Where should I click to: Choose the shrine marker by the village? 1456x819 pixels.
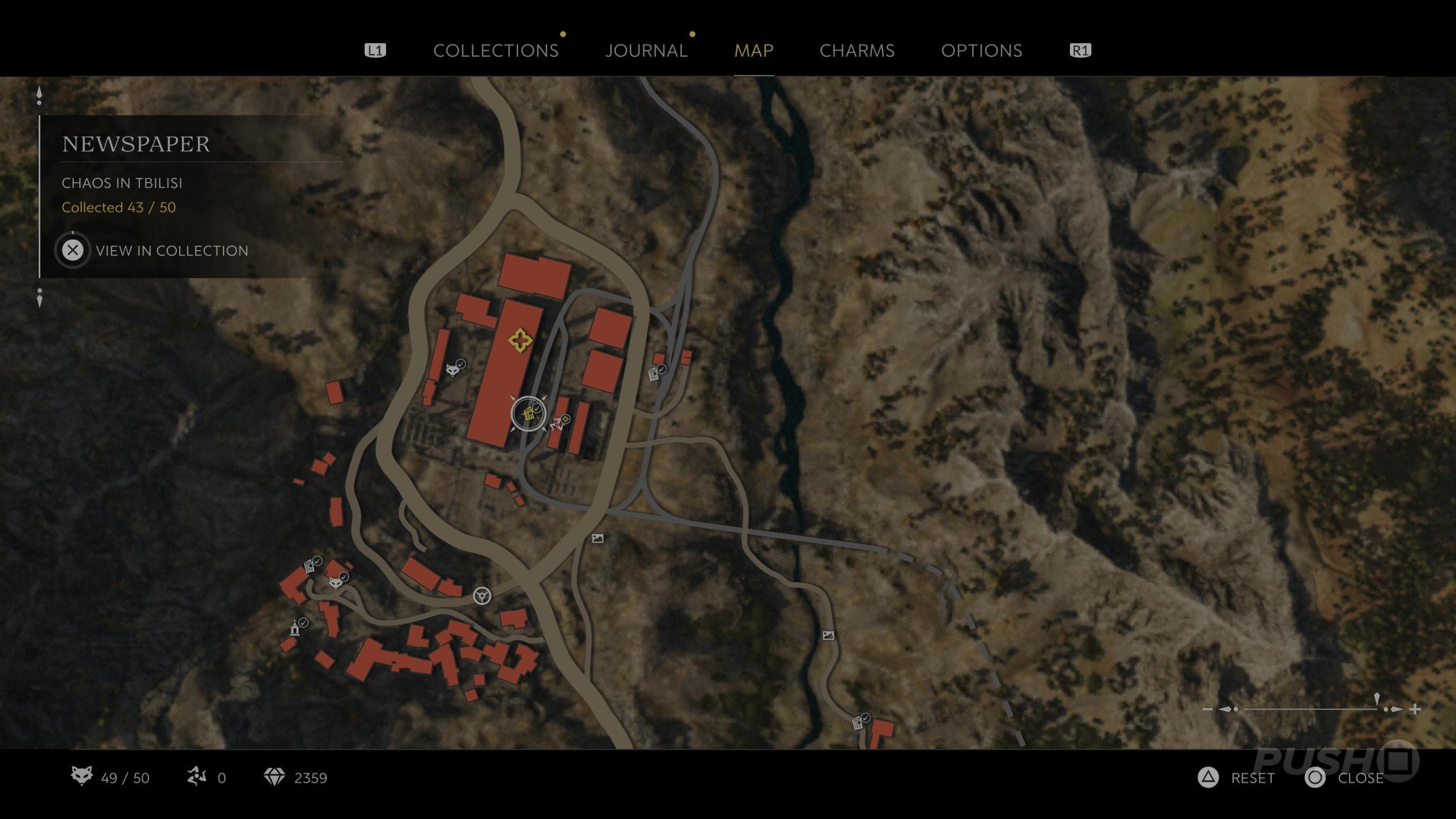295,628
